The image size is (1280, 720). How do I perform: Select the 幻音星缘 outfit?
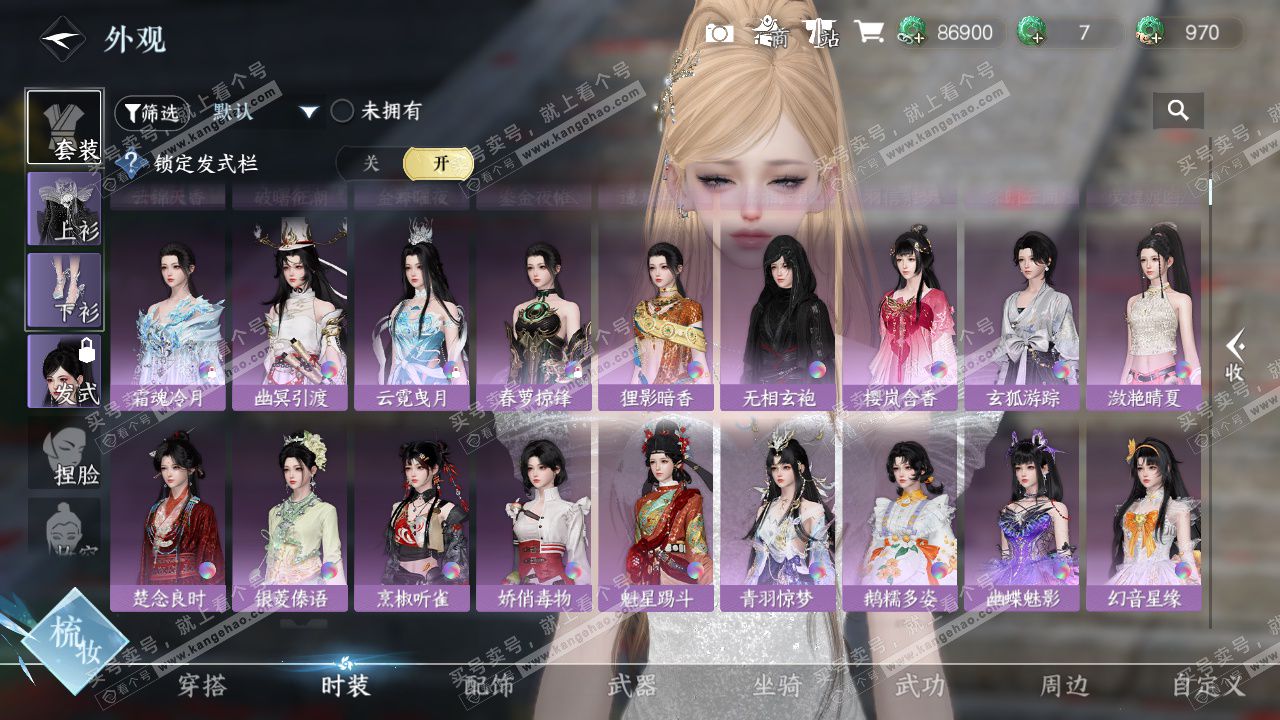(x=1143, y=516)
